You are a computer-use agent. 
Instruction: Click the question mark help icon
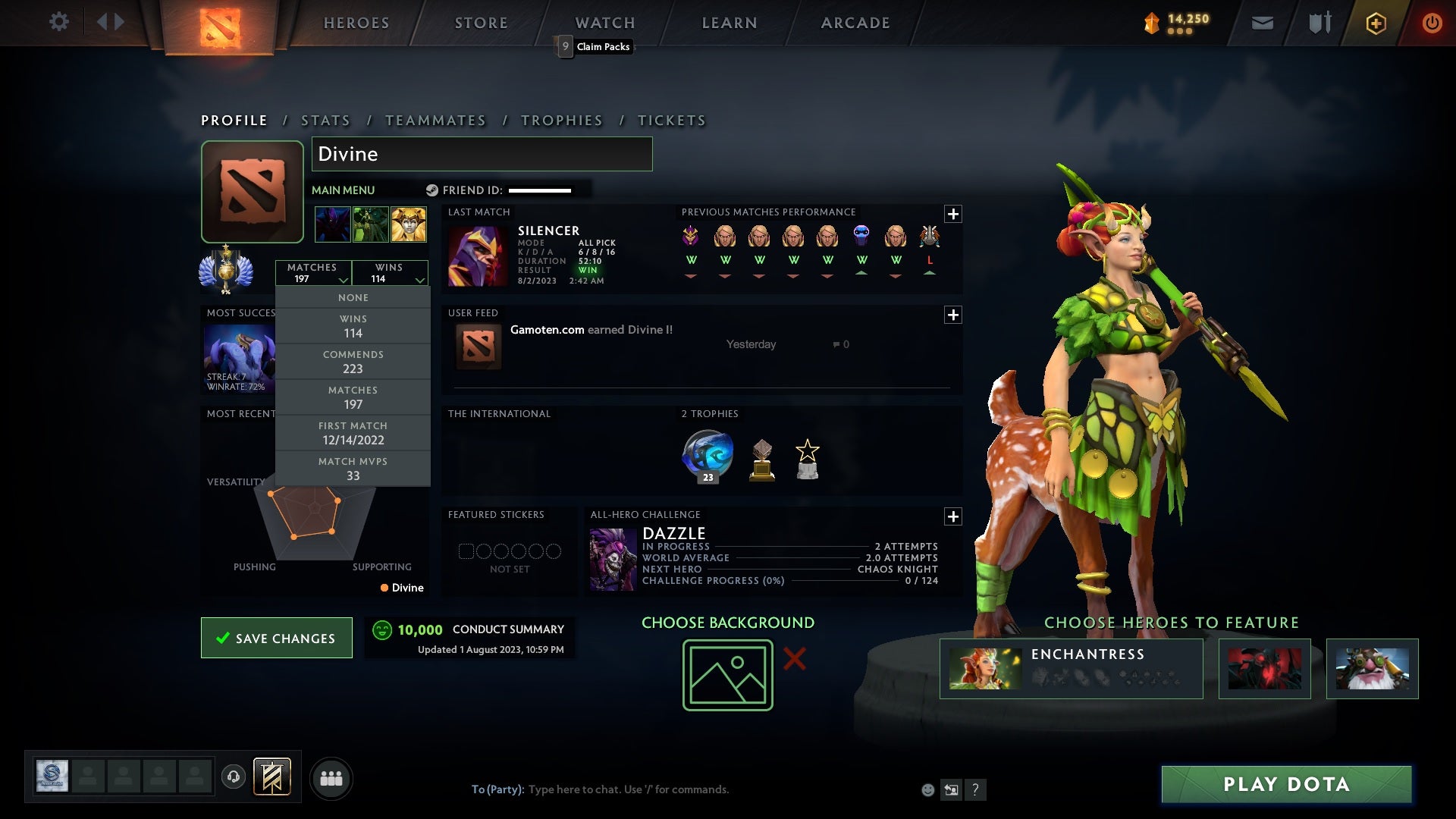click(x=975, y=789)
